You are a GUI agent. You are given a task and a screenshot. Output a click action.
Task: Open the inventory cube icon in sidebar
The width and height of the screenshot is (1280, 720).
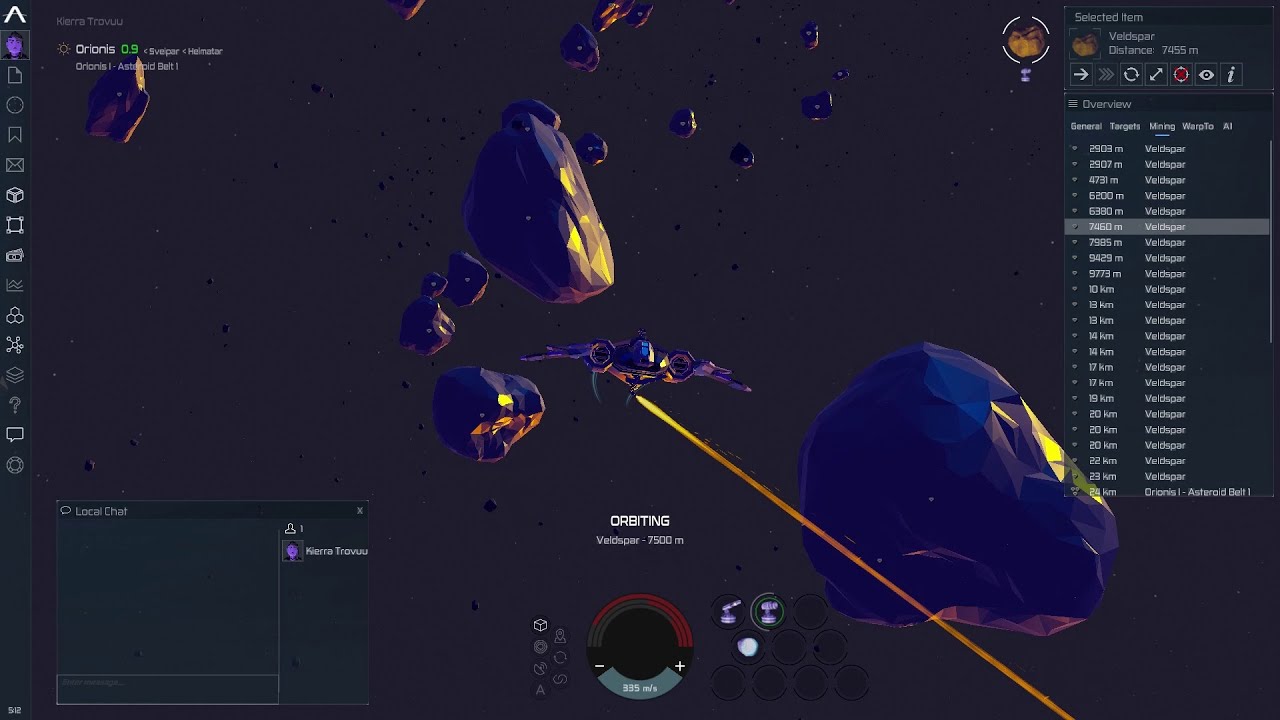click(14, 195)
